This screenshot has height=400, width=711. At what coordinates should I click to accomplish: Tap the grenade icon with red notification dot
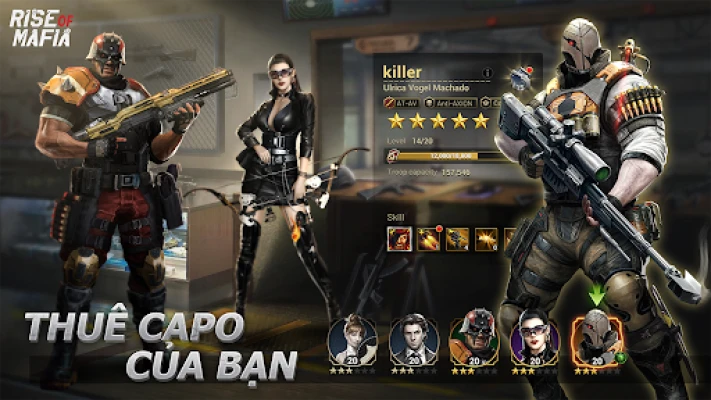click(x=519, y=78)
